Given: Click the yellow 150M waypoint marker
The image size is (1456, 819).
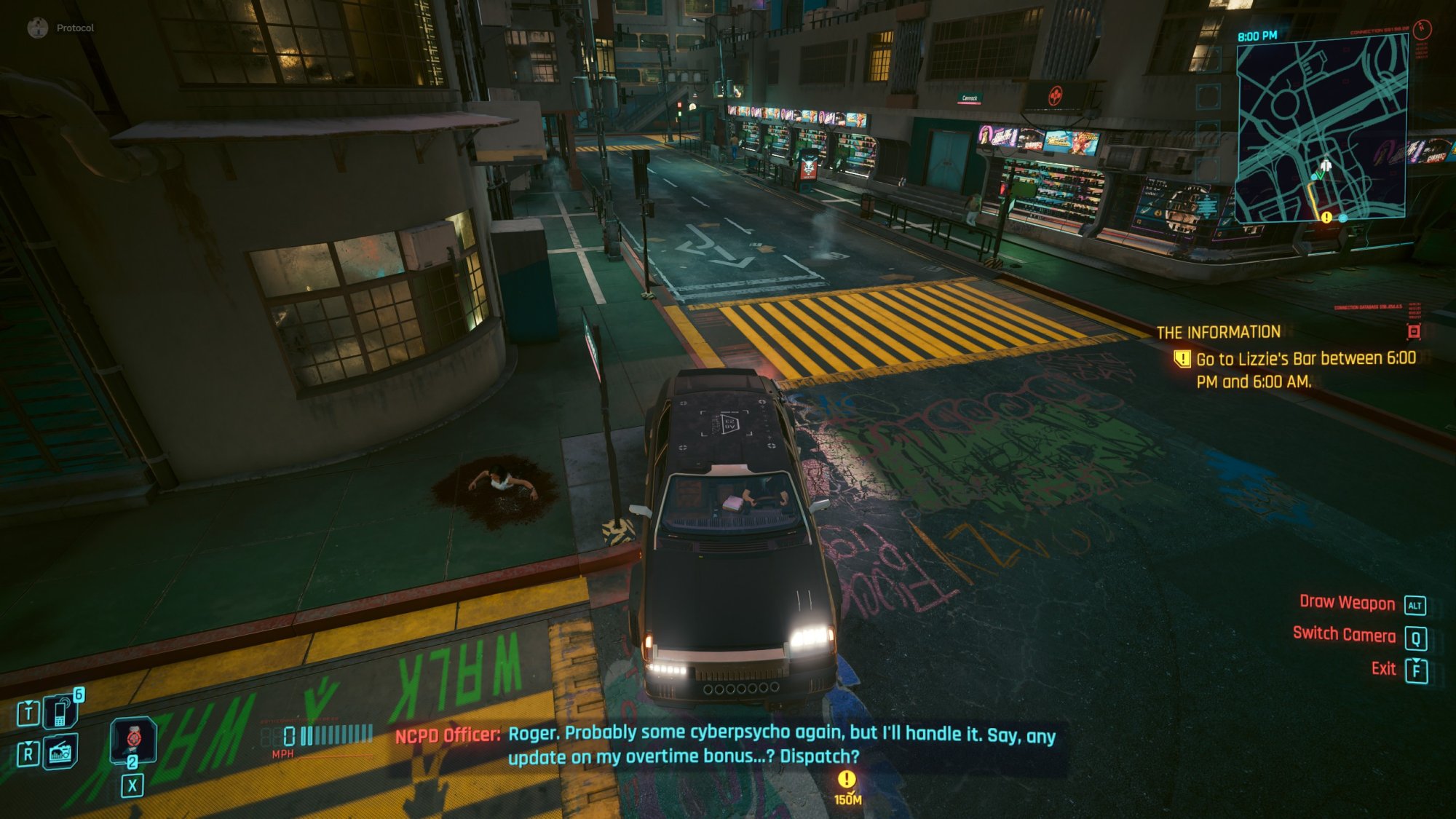Looking at the screenshot, I should pos(846,780).
